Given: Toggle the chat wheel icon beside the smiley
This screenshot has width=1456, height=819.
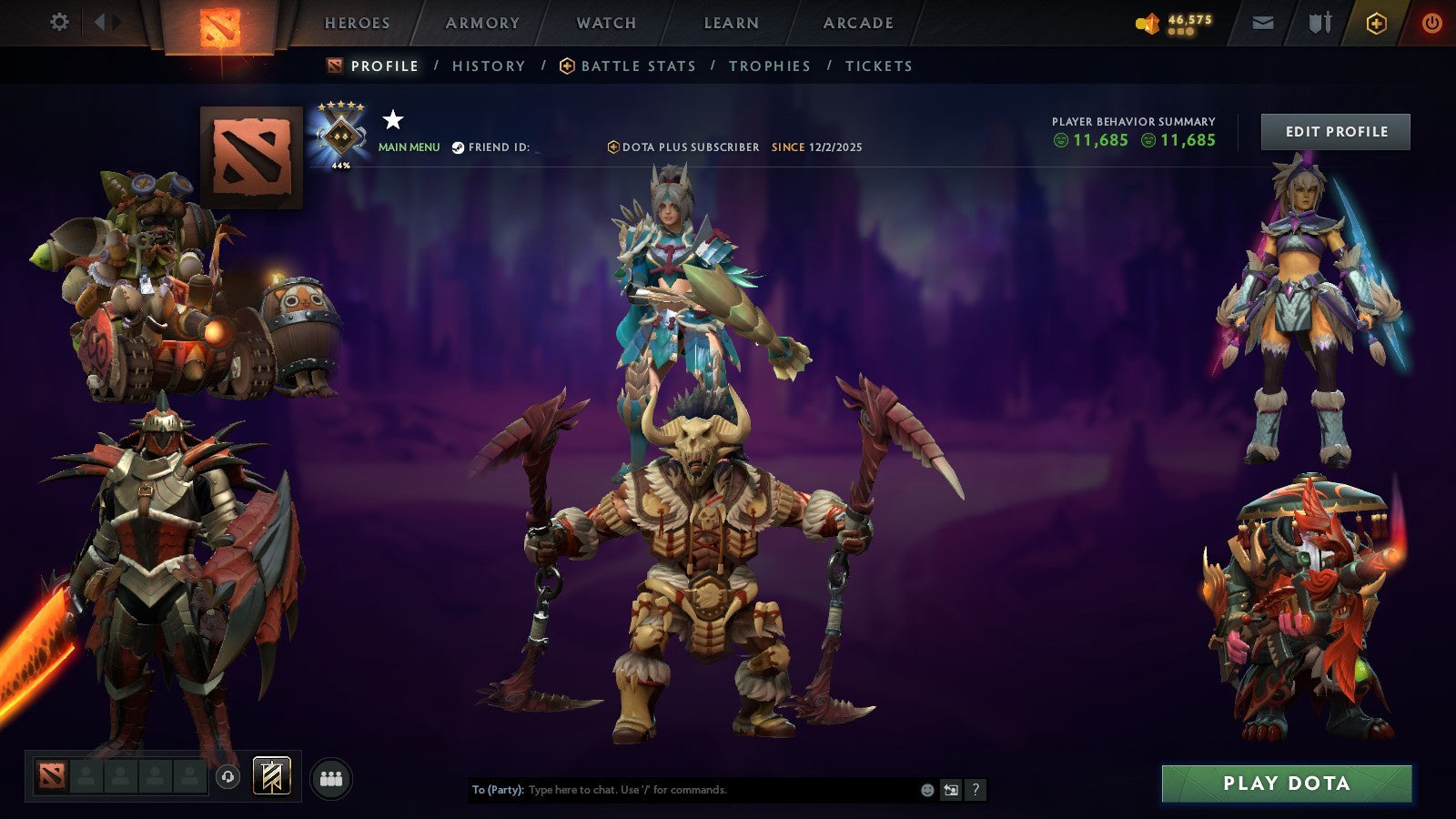Looking at the screenshot, I should [949, 791].
